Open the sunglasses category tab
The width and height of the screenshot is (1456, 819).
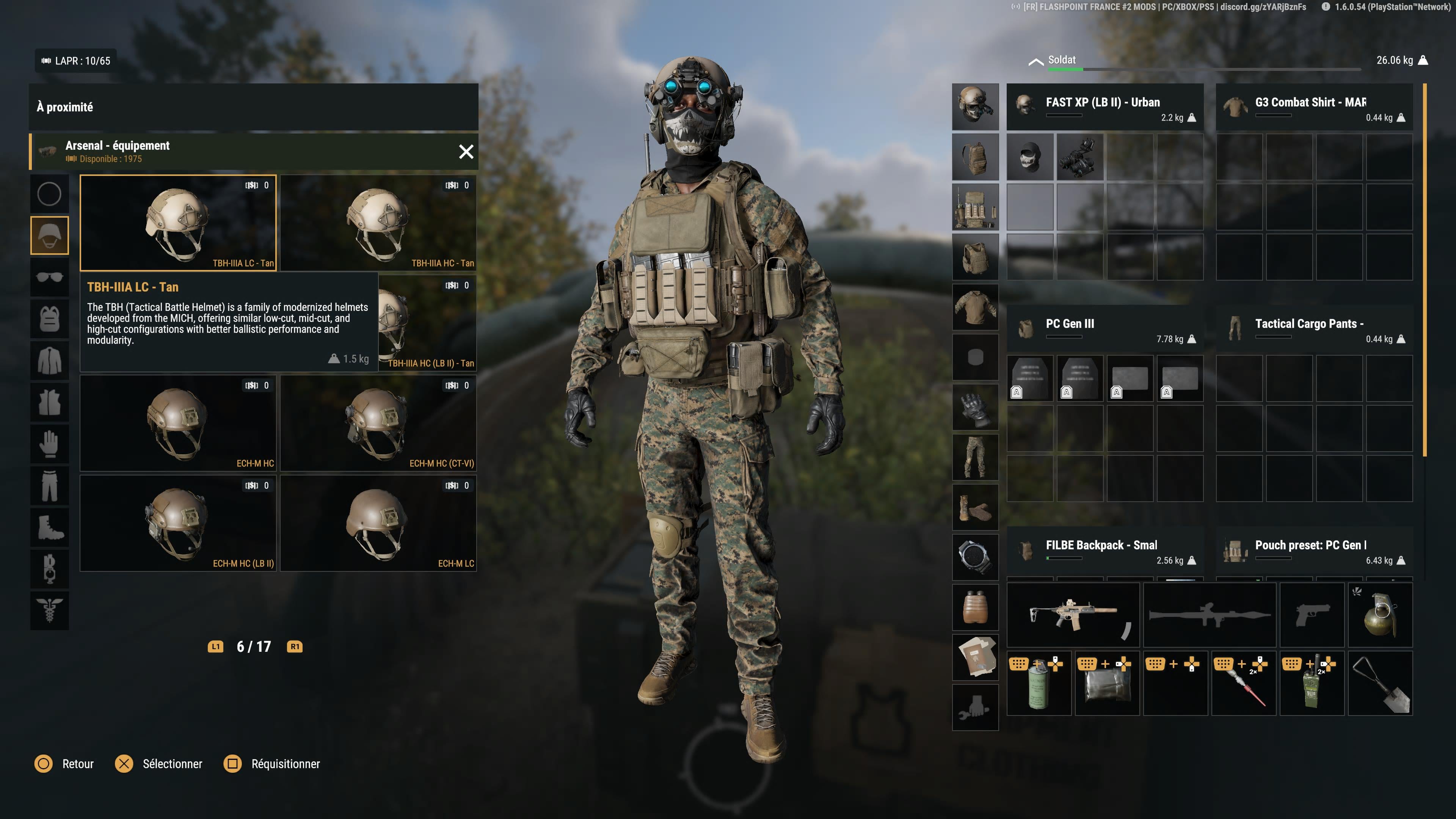(50, 277)
